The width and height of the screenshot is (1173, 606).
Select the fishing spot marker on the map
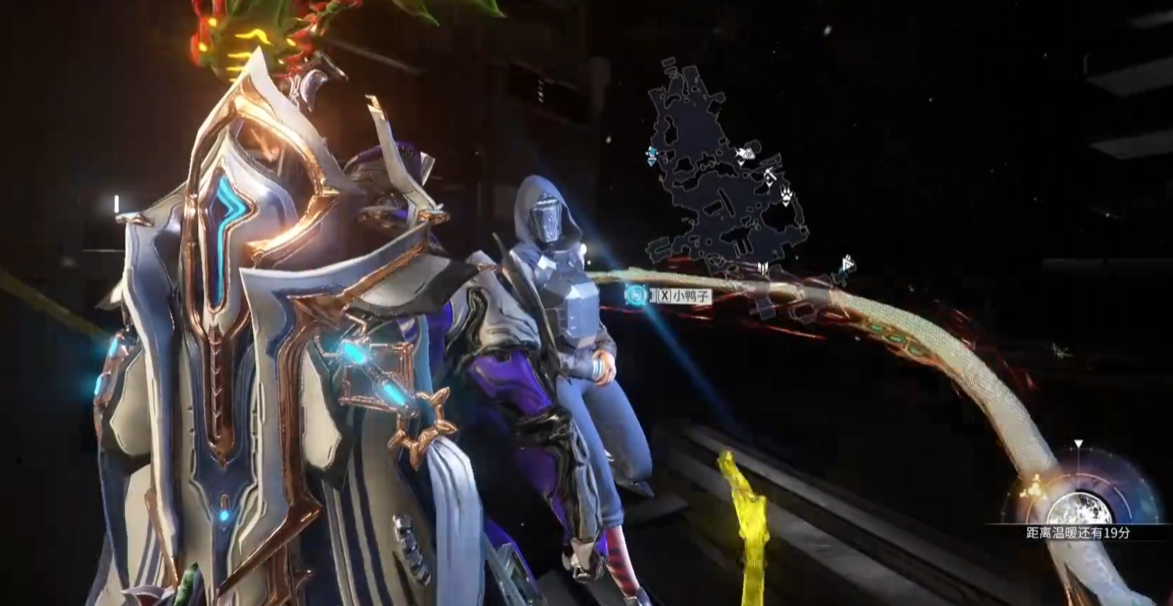tap(743, 155)
